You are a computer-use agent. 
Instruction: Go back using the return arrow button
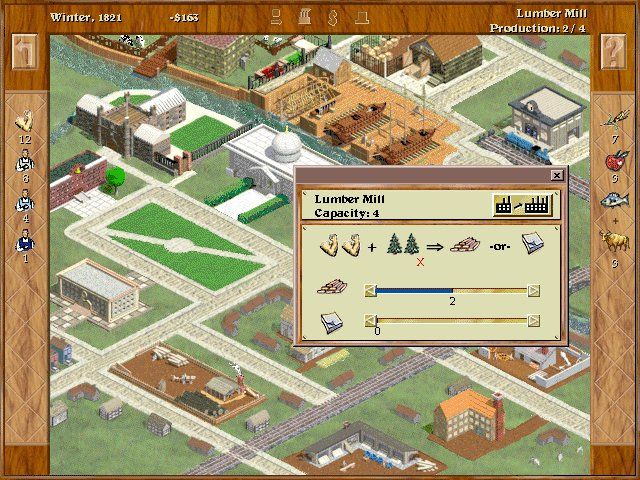click(25, 52)
